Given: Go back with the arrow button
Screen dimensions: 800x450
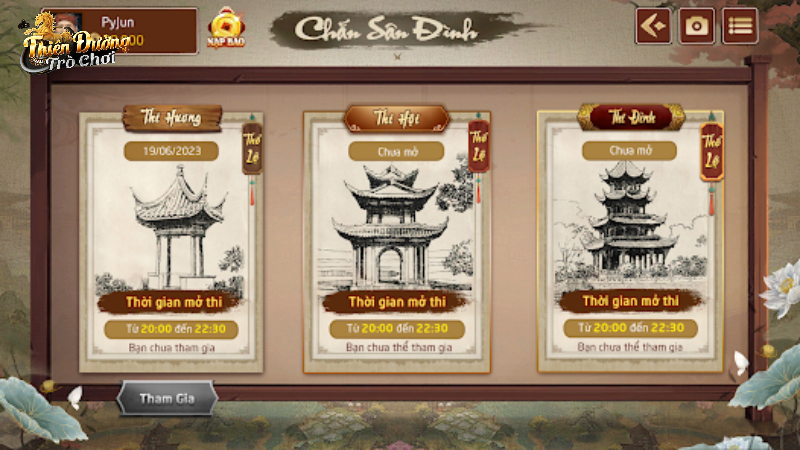Looking at the screenshot, I should coord(653,27).
